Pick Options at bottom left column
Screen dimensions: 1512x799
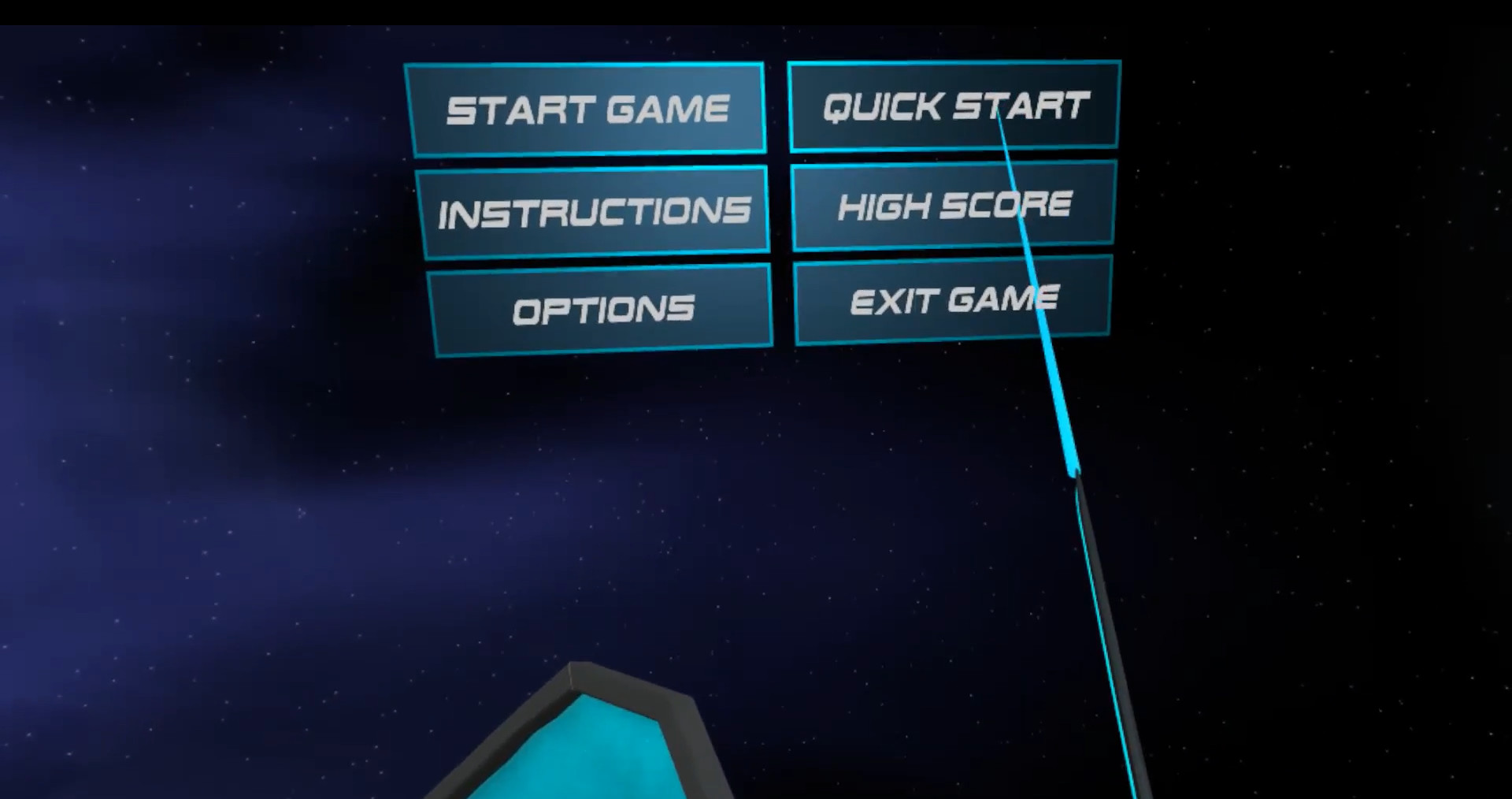602,309
